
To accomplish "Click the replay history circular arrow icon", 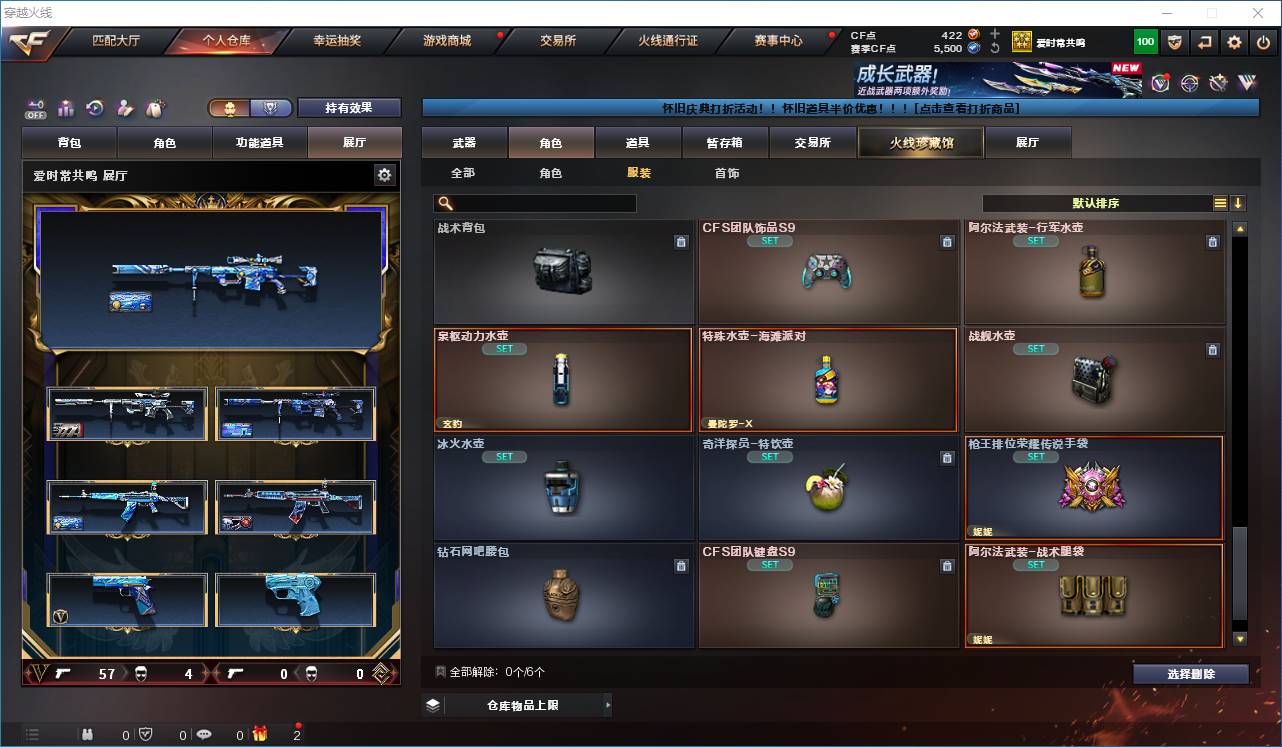I will point(96,108).
